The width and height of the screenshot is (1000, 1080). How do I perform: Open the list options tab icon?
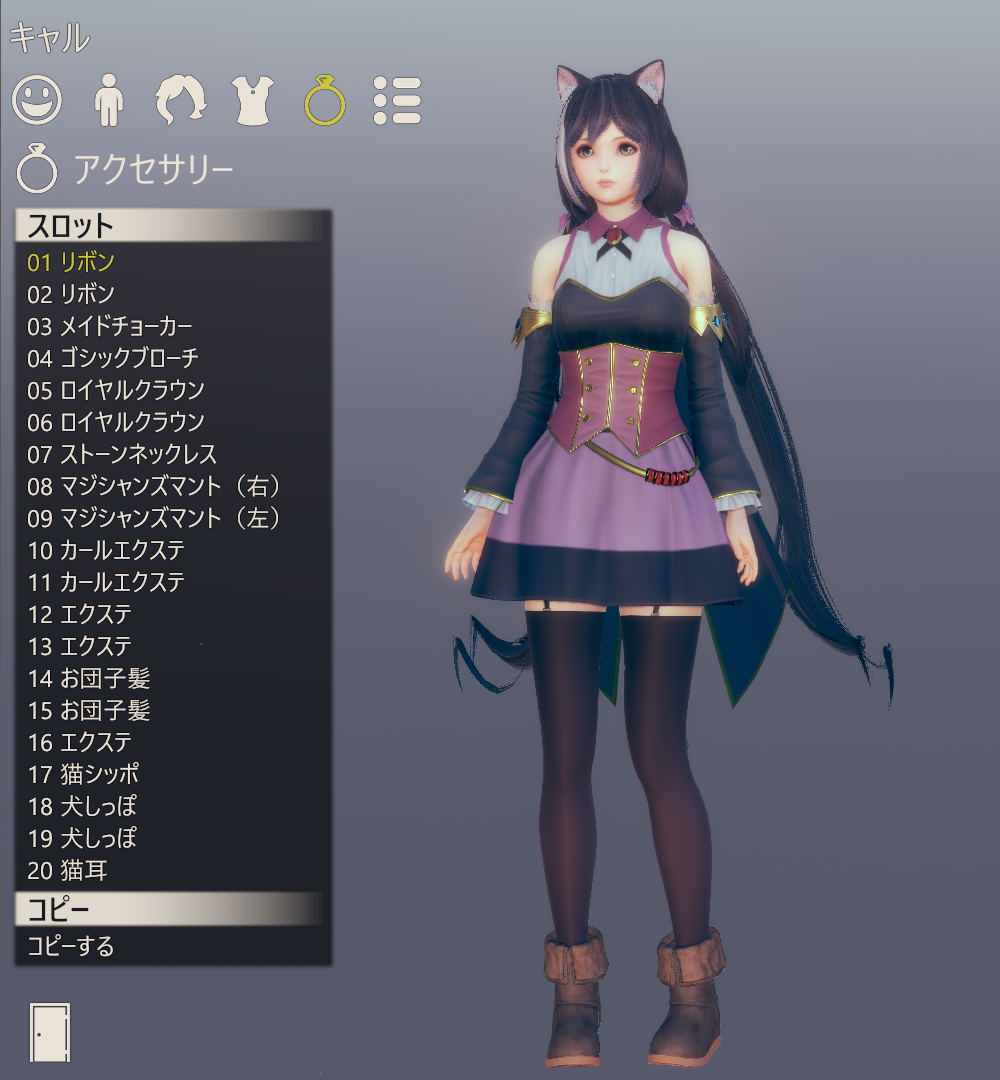coord(397,100)
